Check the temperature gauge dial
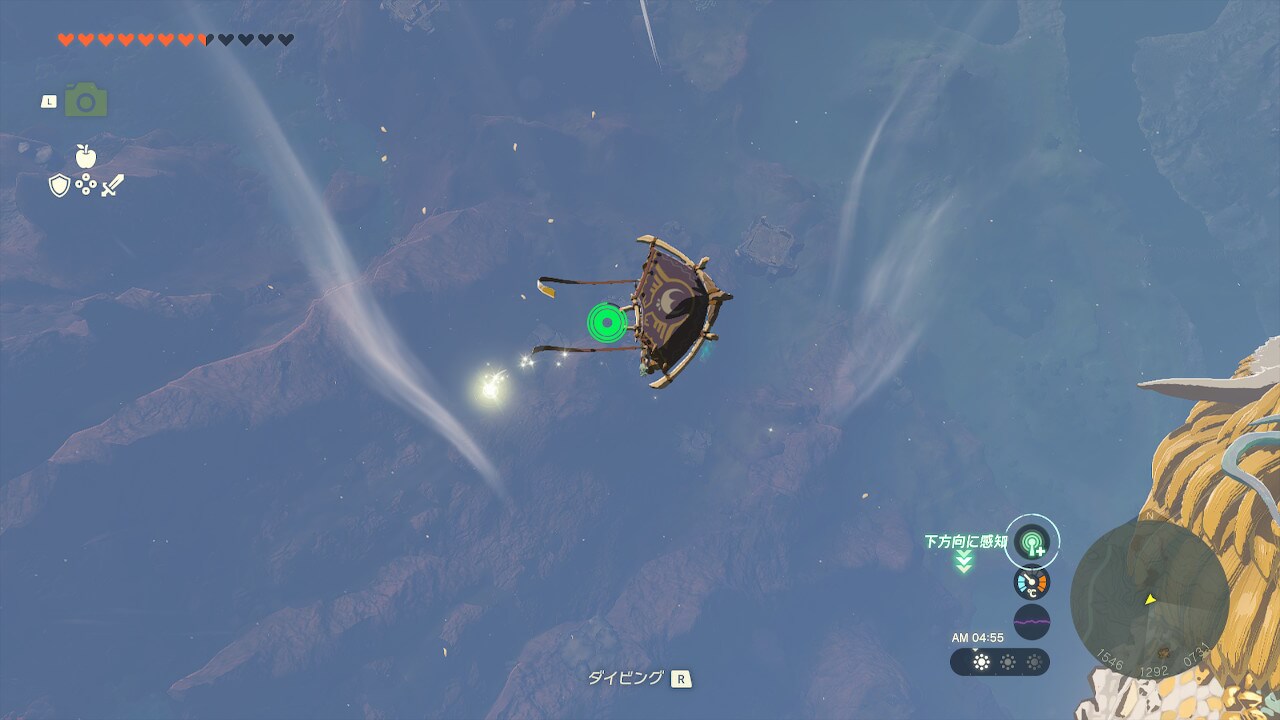This screenshot has height=720, width=1280. pos(1031,583)
